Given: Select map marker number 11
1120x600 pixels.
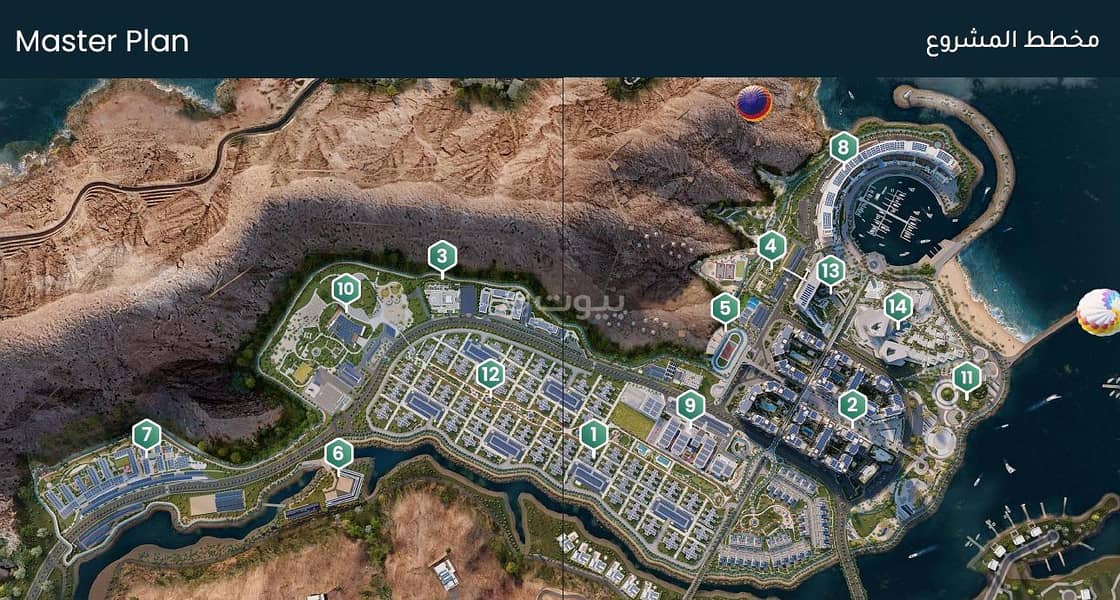Looking at the screenshot, I should click(966, 378).
